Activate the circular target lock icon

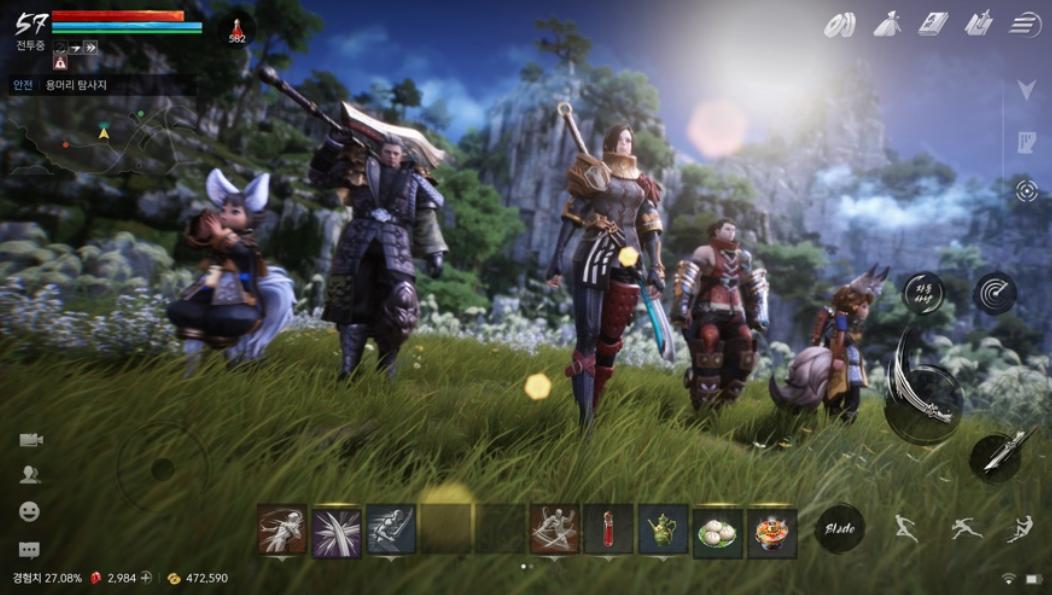(x=1027, y=191)
